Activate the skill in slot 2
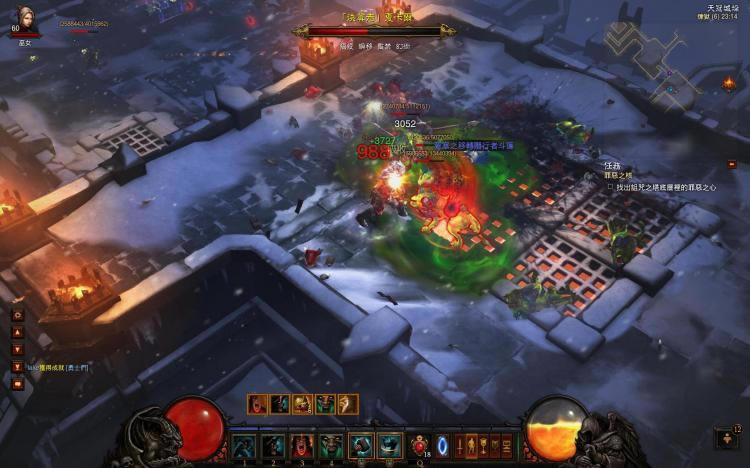This screenshot has width=750, height=468. (274, 446)
